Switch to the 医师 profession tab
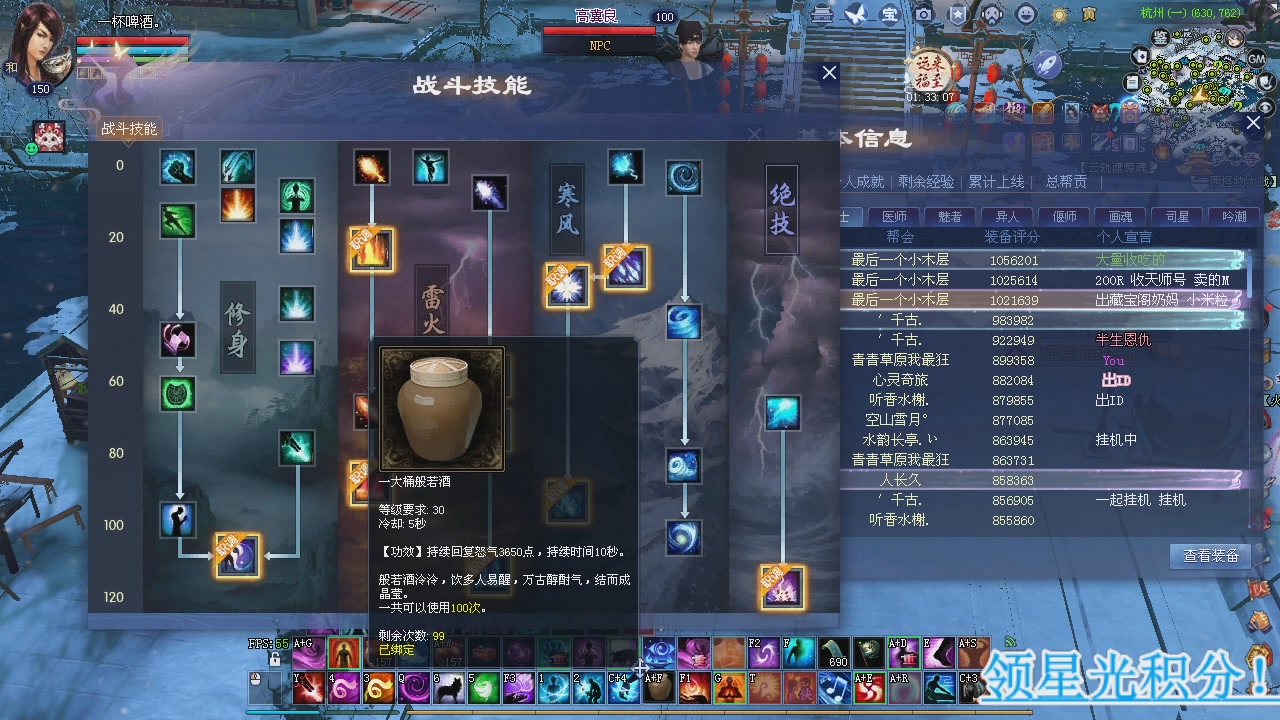The image size is (1280, 720). tap(895, 216)
